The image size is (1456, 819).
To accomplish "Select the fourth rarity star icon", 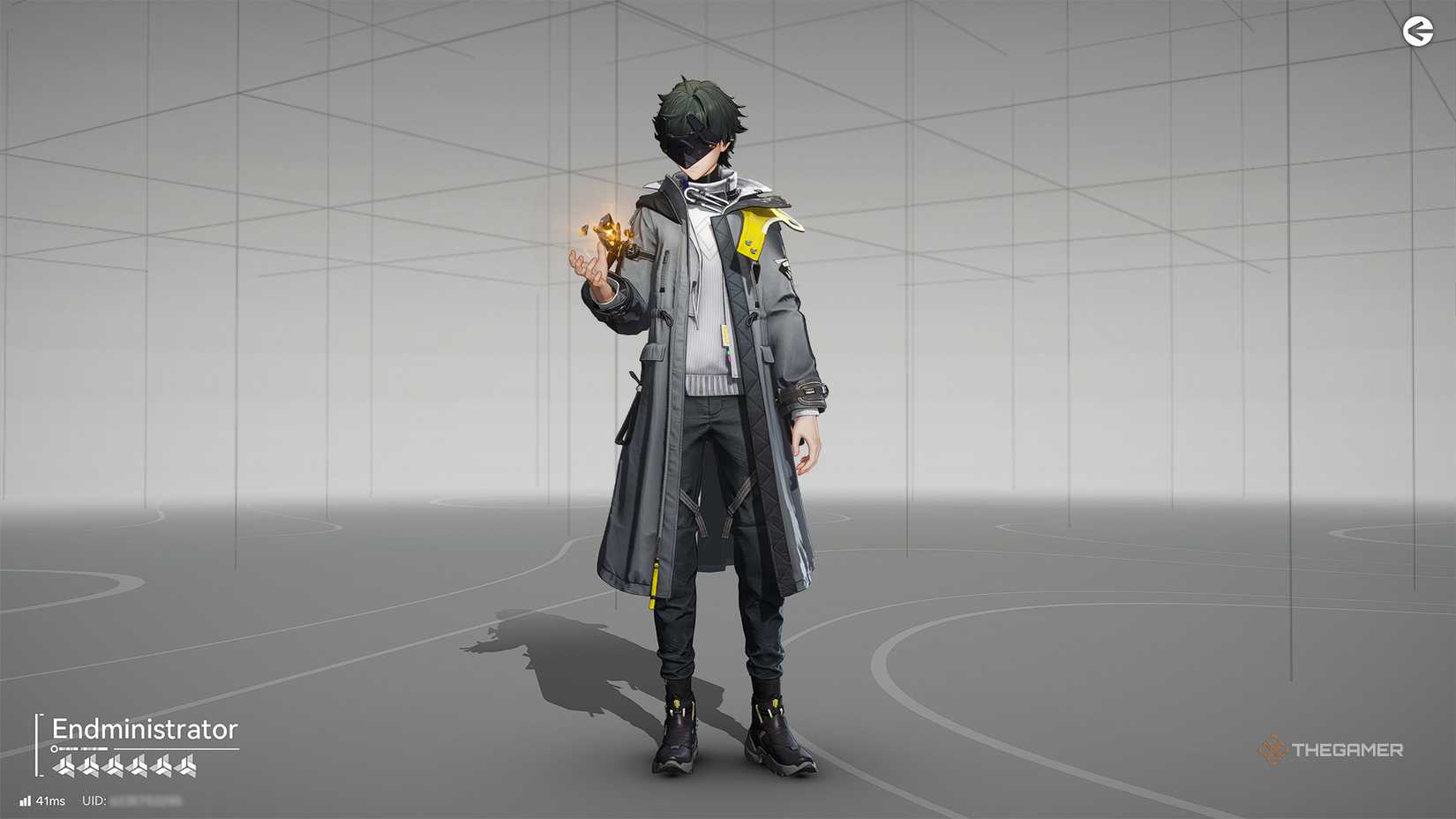I will pos(137,766).
